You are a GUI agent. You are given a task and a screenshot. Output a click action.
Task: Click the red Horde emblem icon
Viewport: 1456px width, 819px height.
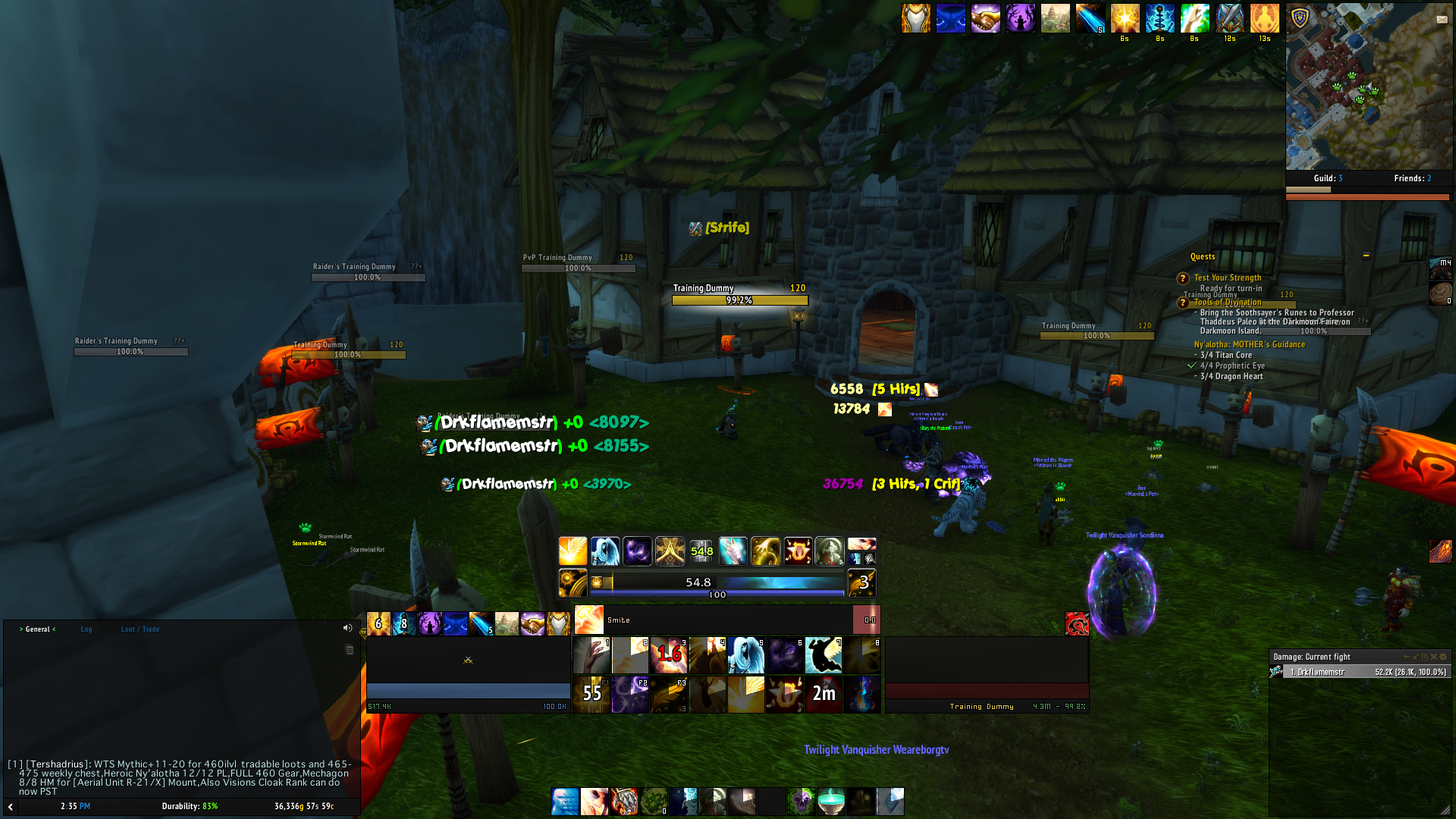pos(1077,623)
